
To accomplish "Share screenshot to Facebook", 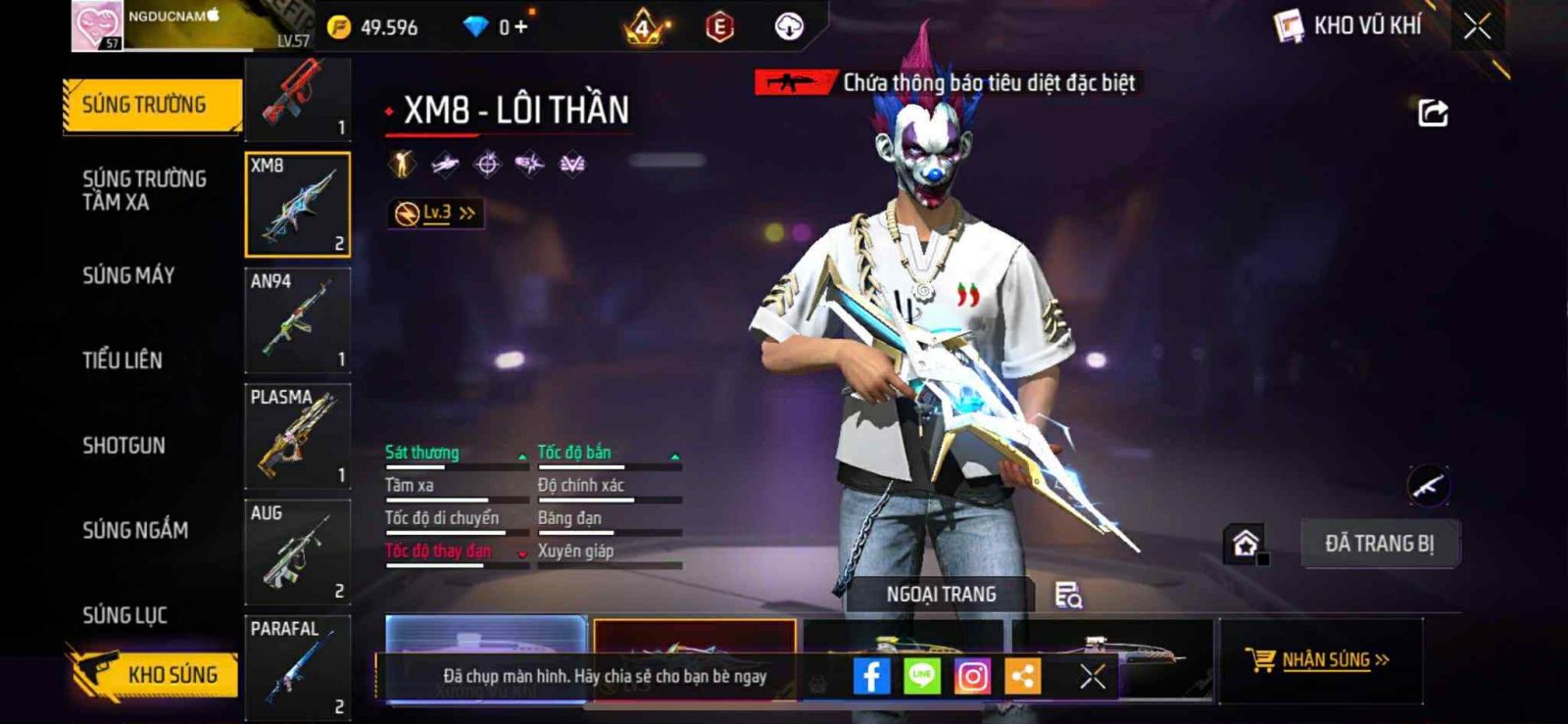I will click(870, 676).
